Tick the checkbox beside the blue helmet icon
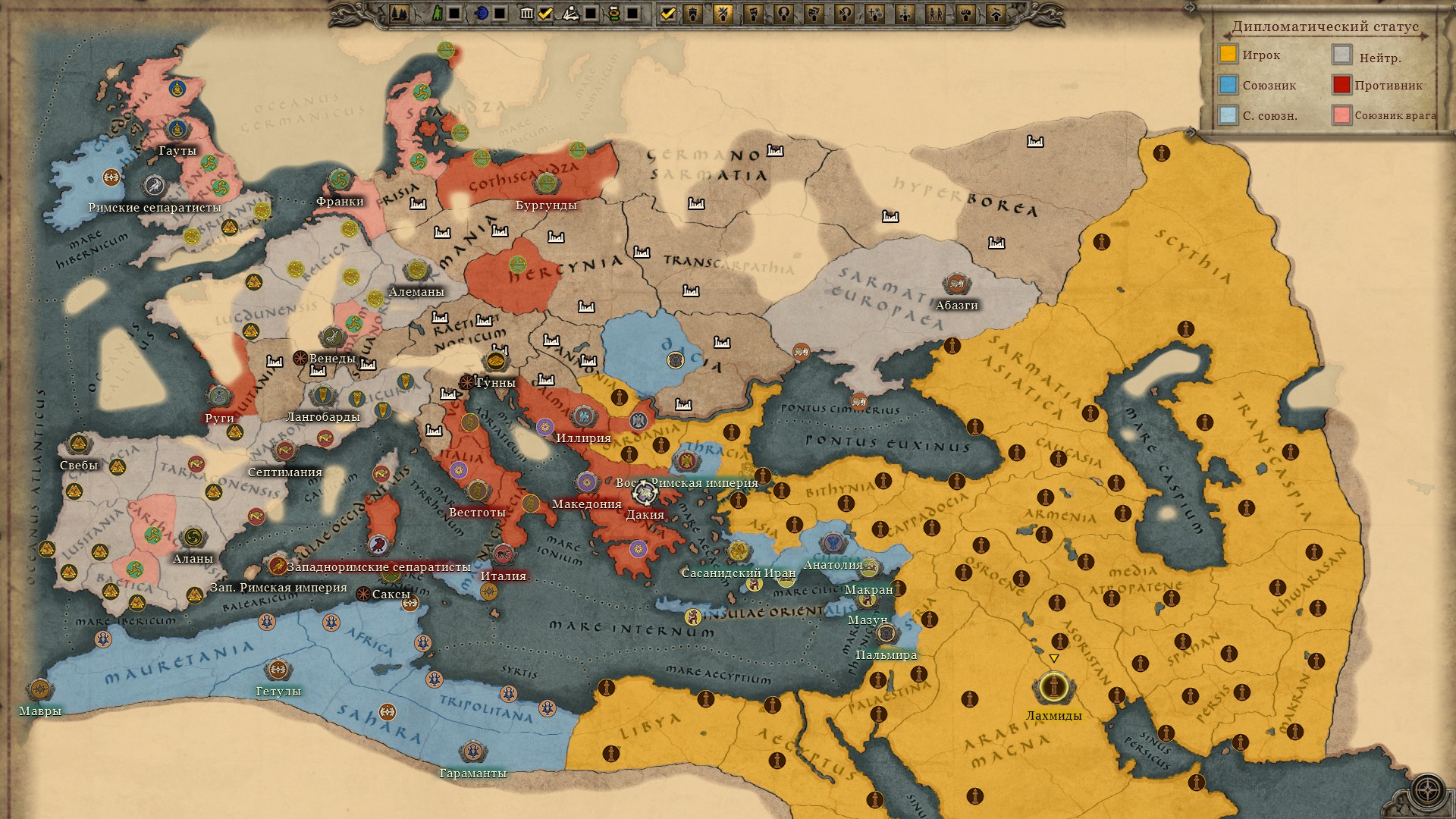Screen dimensions: 1456x819 click(500, 13)
